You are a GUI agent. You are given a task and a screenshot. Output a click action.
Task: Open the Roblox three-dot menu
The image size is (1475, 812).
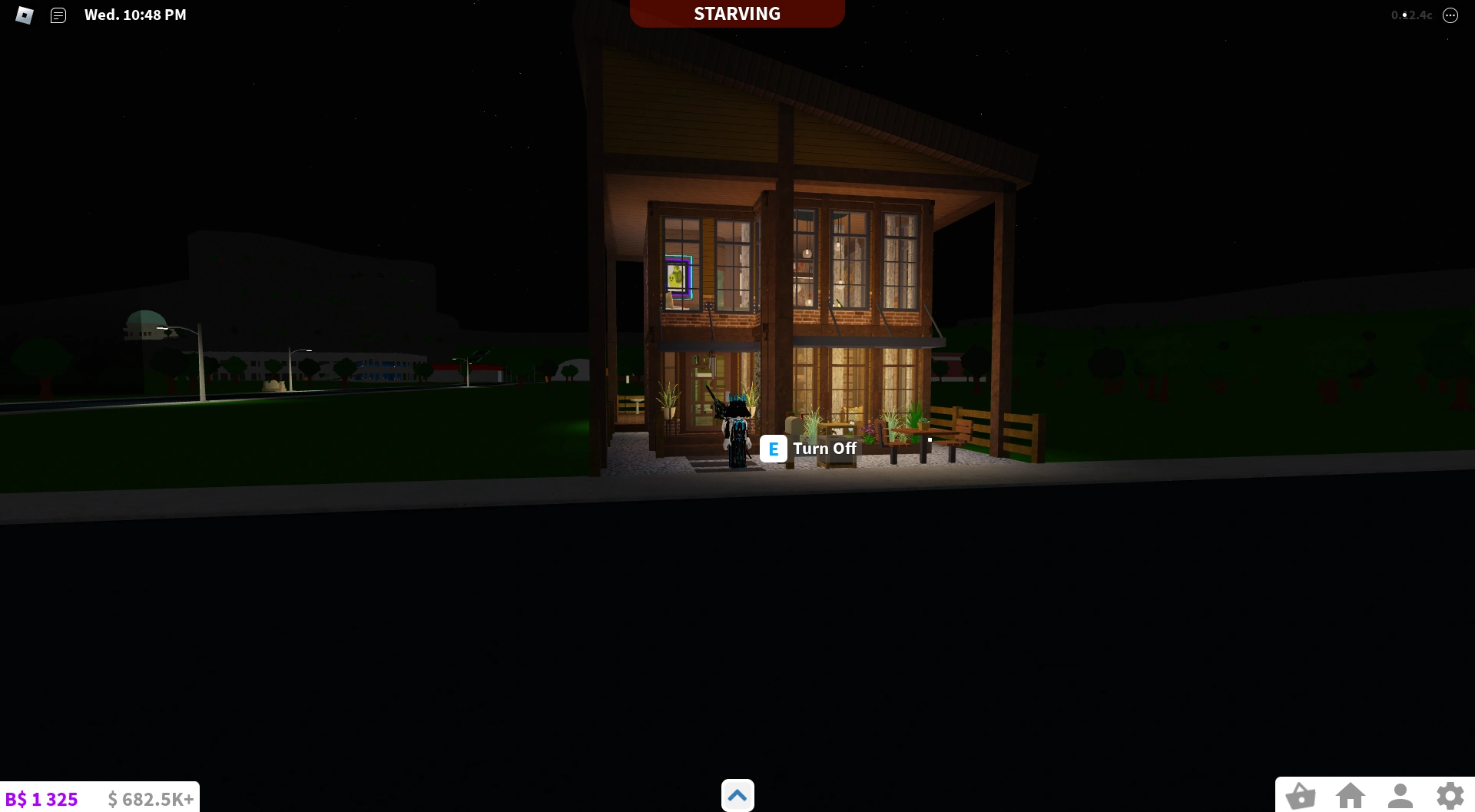coord(1450,15)
